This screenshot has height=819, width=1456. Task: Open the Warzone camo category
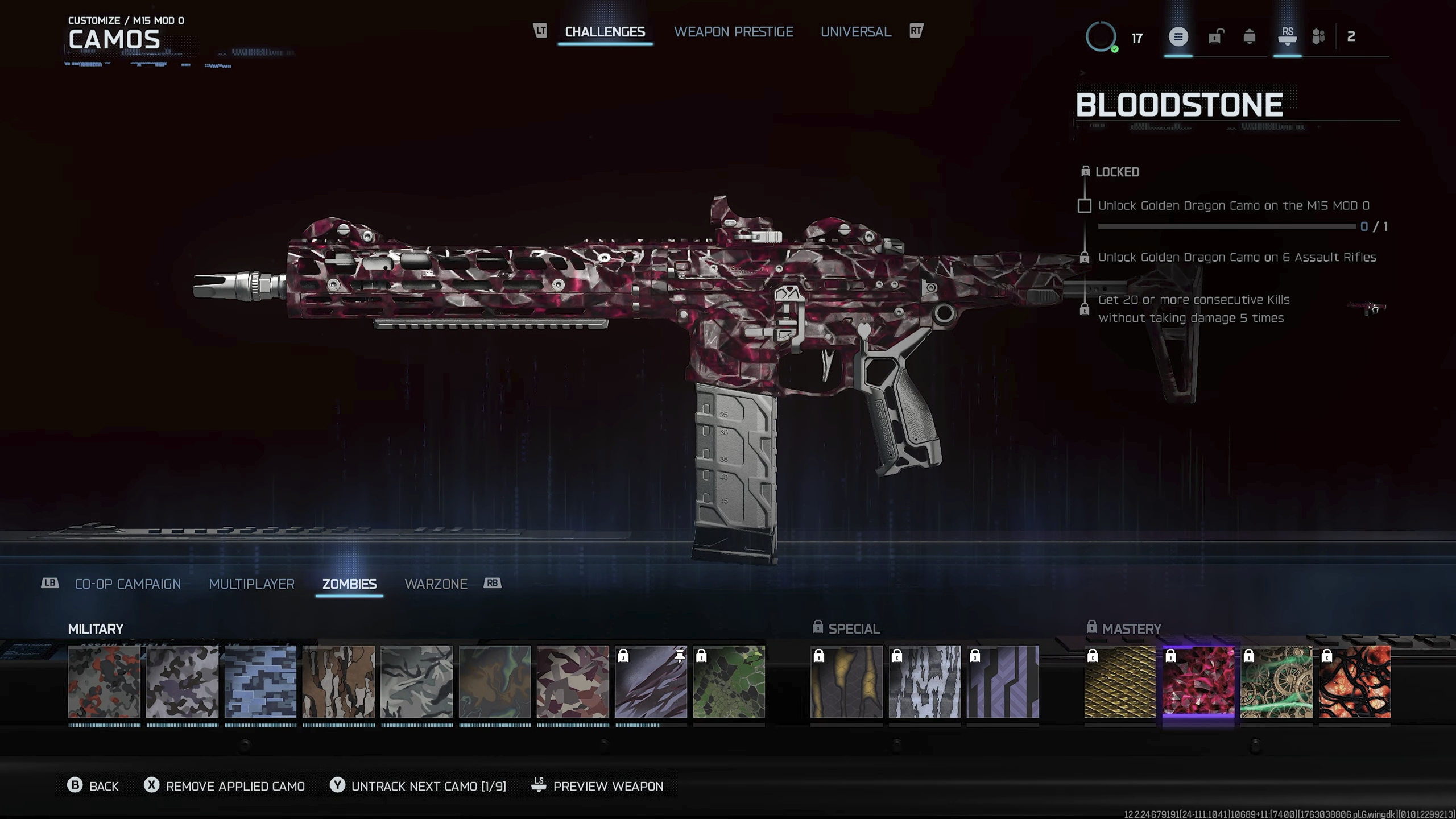(436, 584)
